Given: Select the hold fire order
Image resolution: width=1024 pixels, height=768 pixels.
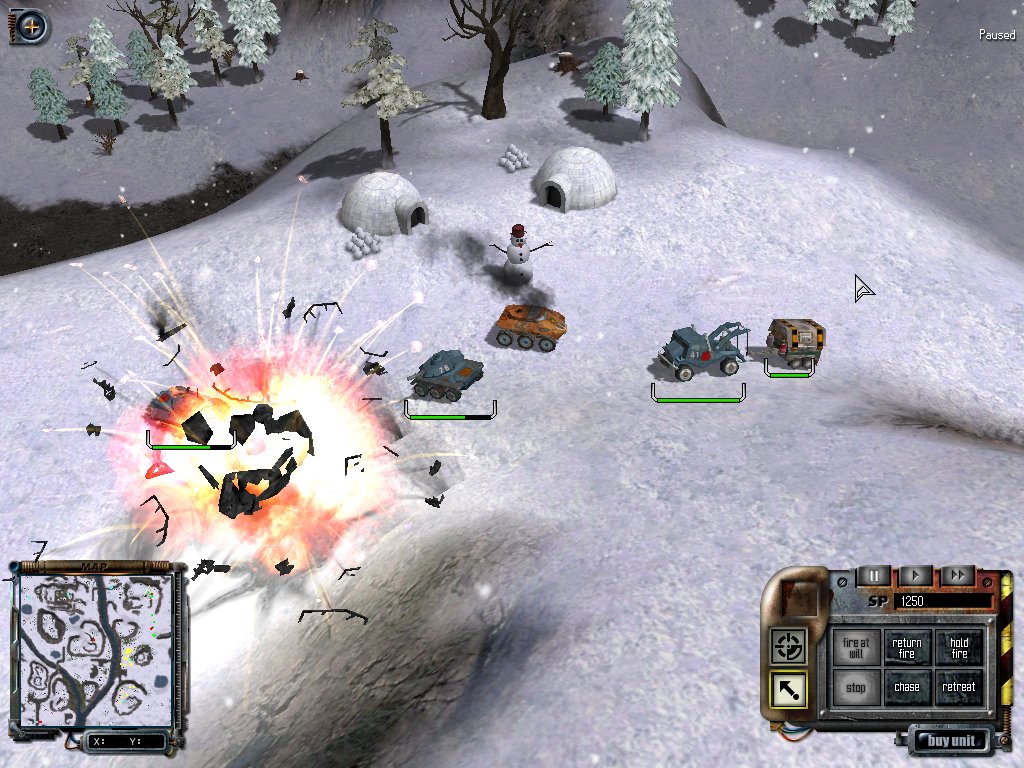Looking at the screenshot, I should [959, 648].
